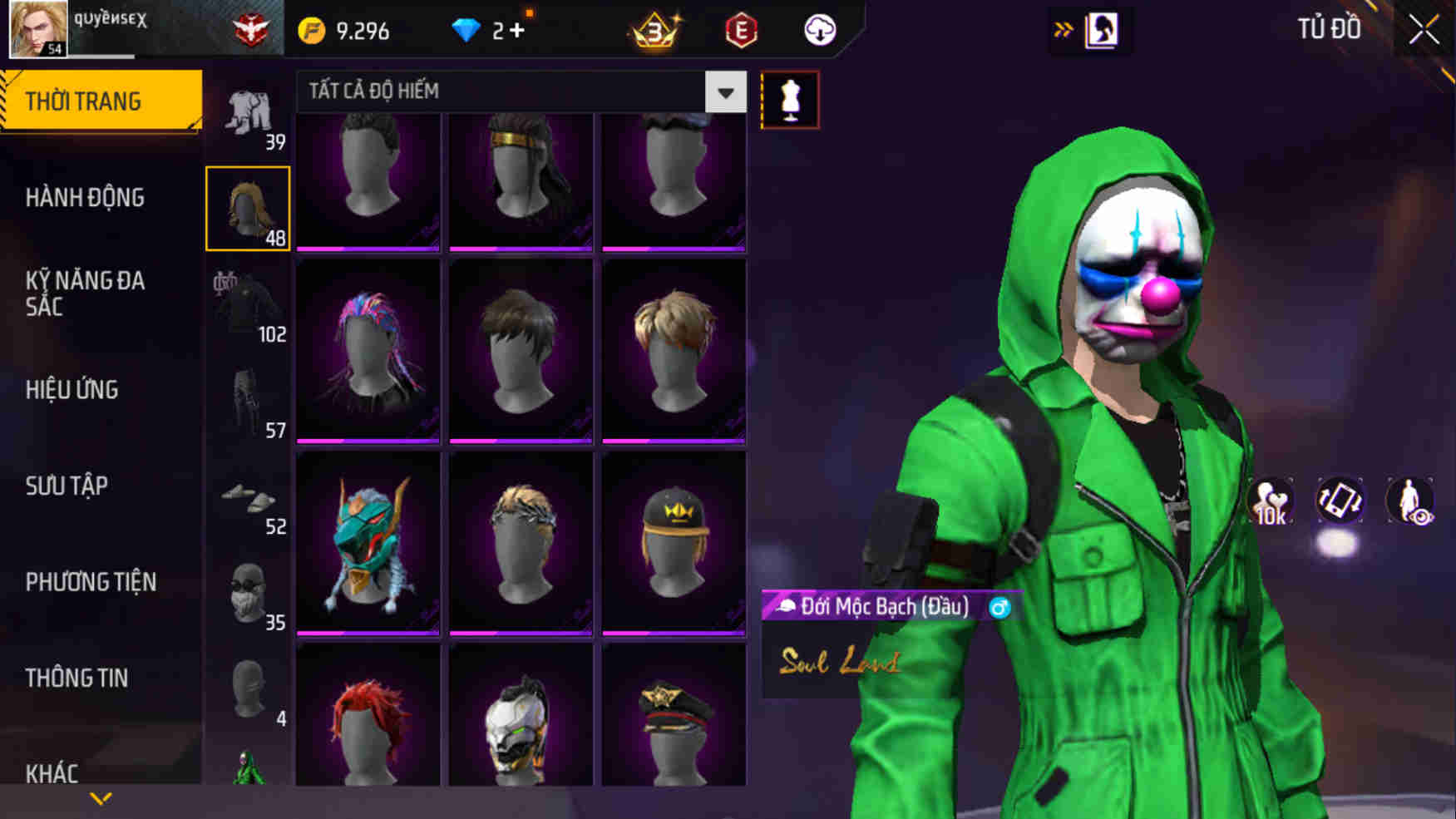Collapse the sidebar with bottom chevron arrow
Image resolution: width=1456 pixels, height=819 pixels.
[x=100, y=797]
